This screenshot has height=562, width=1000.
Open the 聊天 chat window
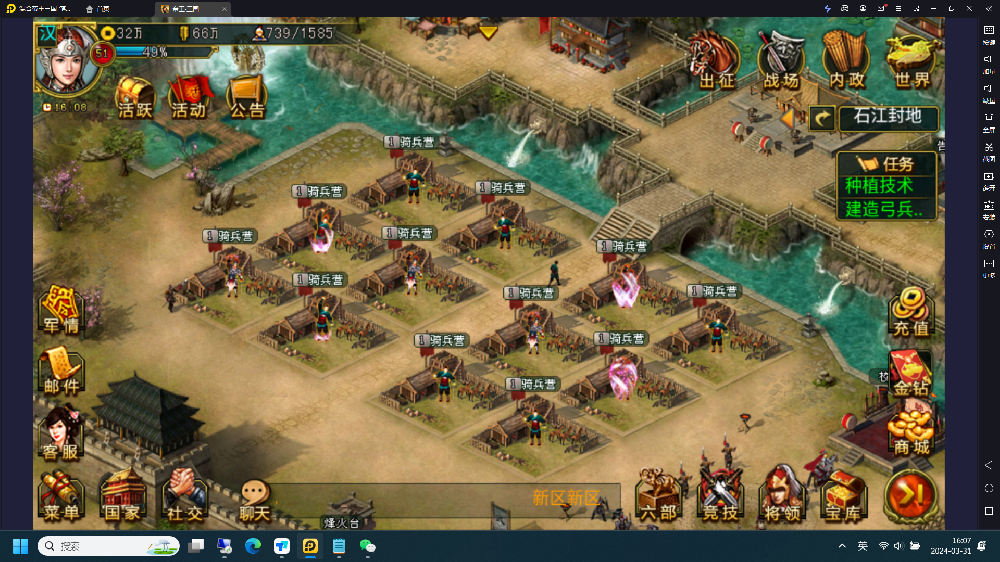click(x=255, y=498)
